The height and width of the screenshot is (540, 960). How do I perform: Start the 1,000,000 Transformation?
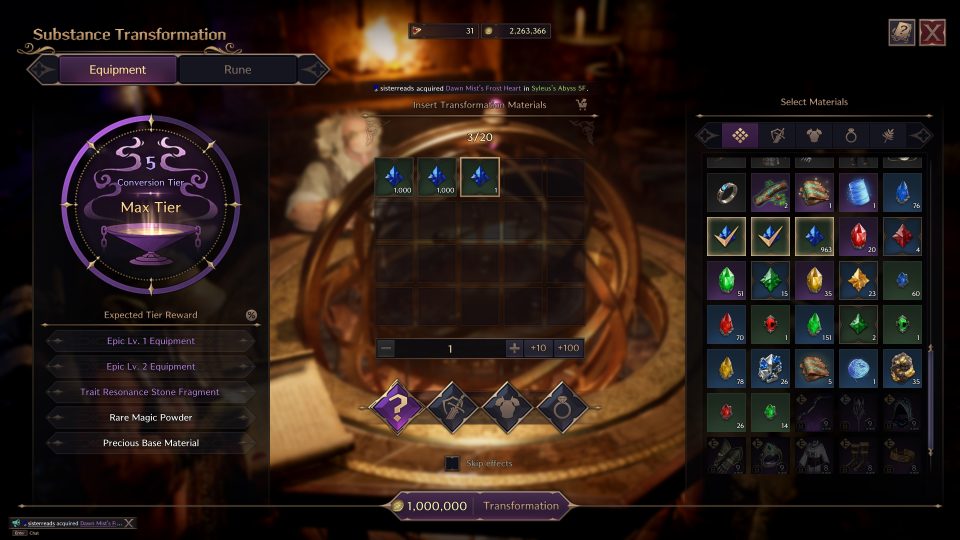pyautogui.click(x=521, y=506)
